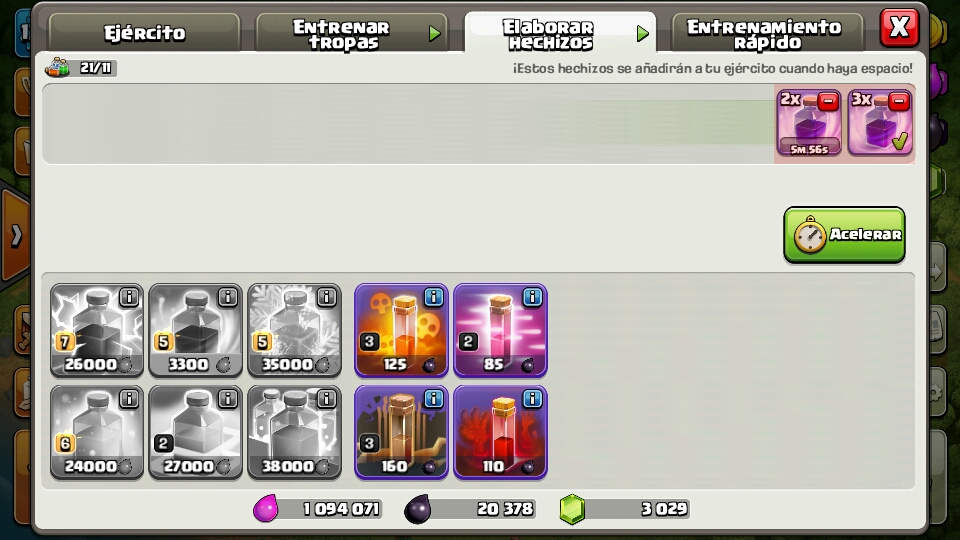The image size is (960, 540).
Task: Select the Elaborar hechizos tab
Action: click(x=549, y=34)
